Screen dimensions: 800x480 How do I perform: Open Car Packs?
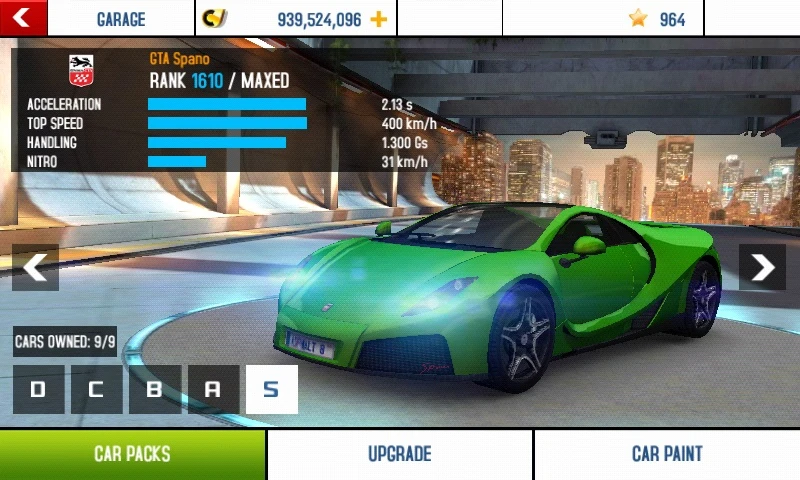point(132,455)
